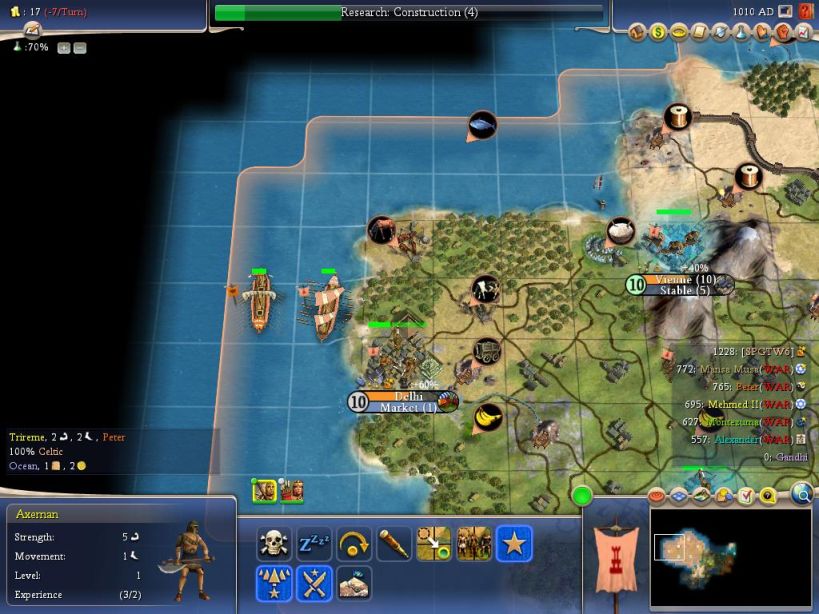Disband unit with the skull button
Viewport: 819px width, 614px height.
click(274, 544)
